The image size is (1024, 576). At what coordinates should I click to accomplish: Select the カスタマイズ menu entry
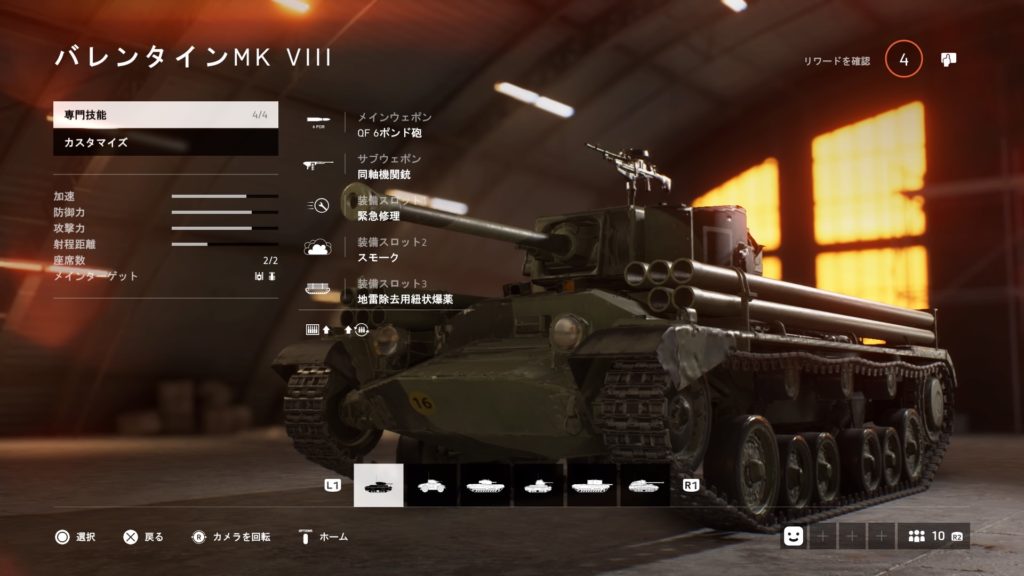click(165, 143)
